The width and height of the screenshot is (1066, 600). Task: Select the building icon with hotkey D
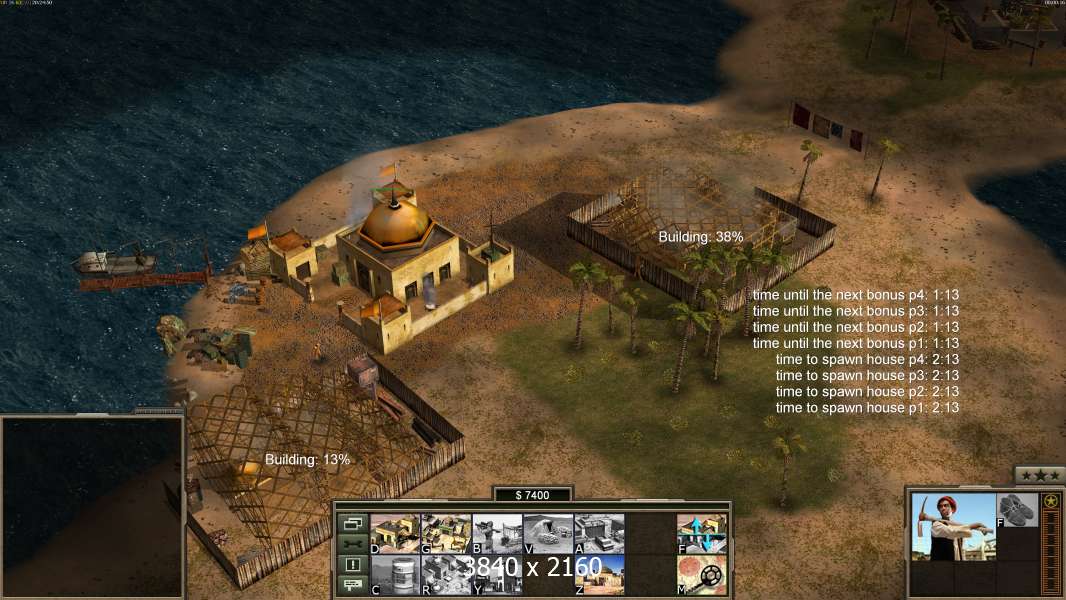click(395, 533)
